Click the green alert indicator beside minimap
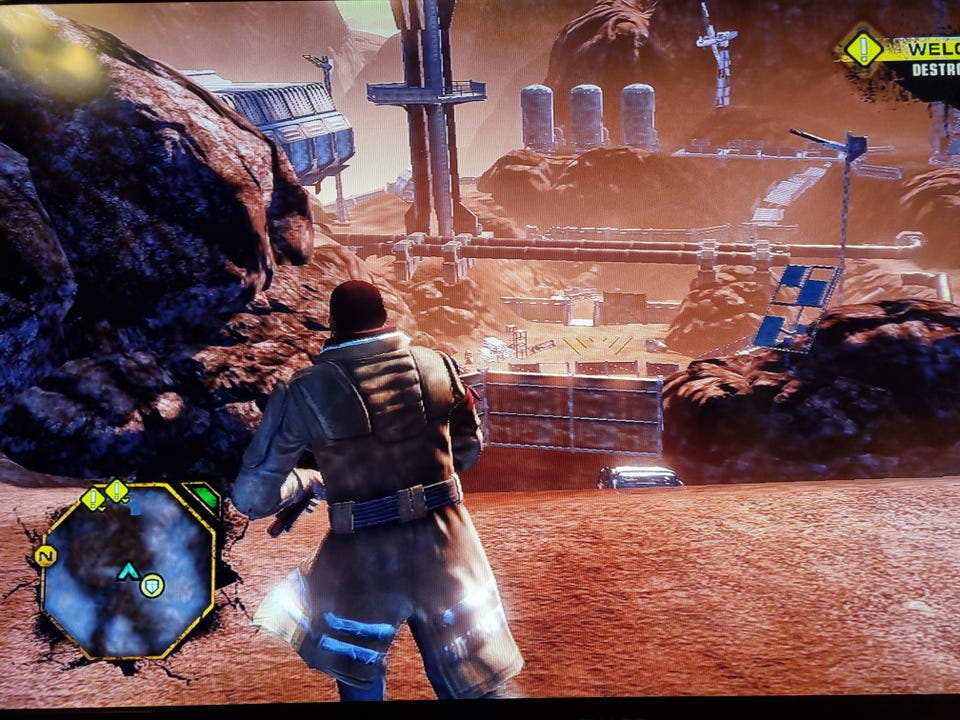The image size is (960, 720). [x=206, y=497]
